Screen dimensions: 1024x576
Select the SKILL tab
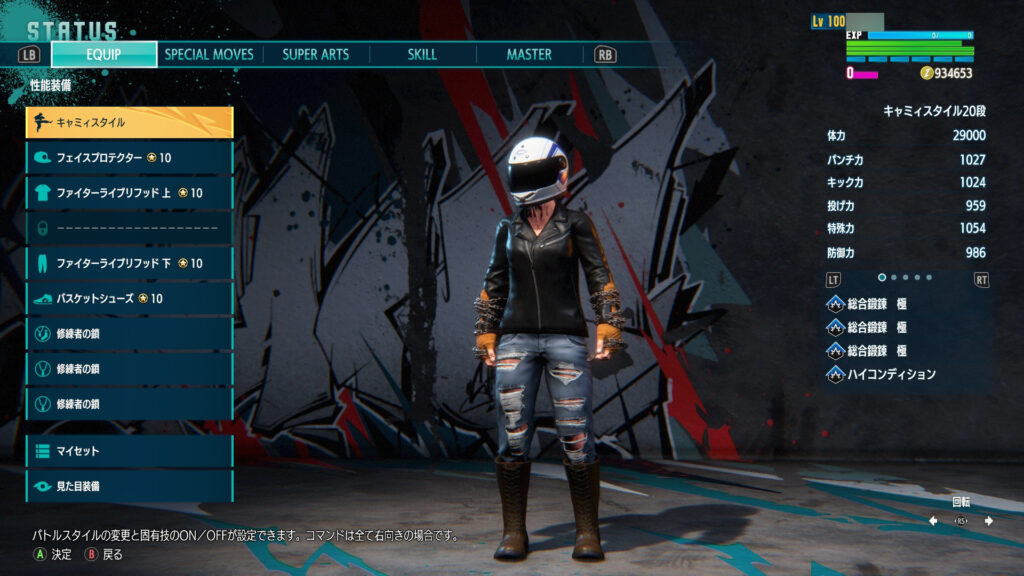click(422, 54)
